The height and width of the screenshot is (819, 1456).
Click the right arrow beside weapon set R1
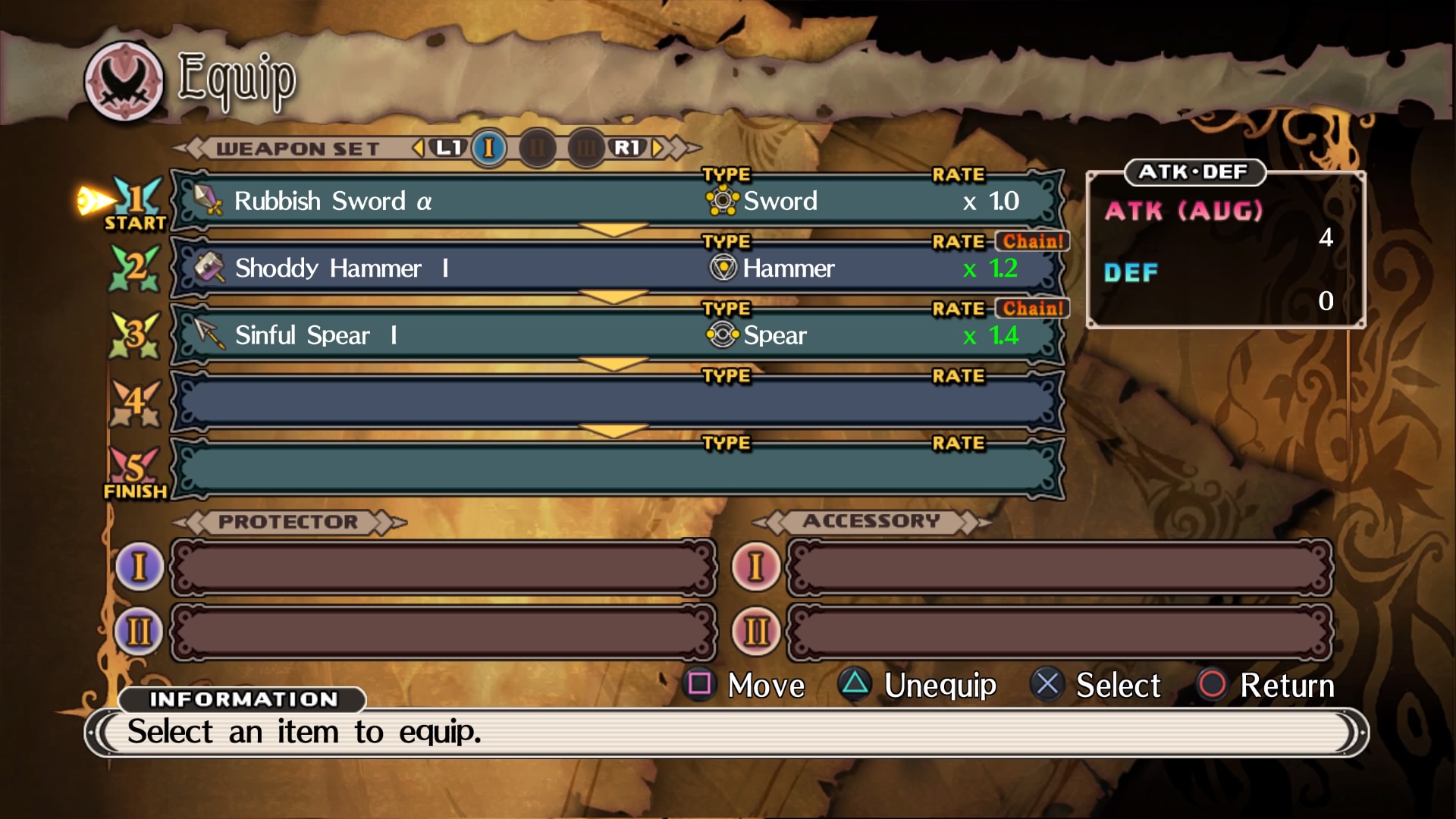click(657, 148)
